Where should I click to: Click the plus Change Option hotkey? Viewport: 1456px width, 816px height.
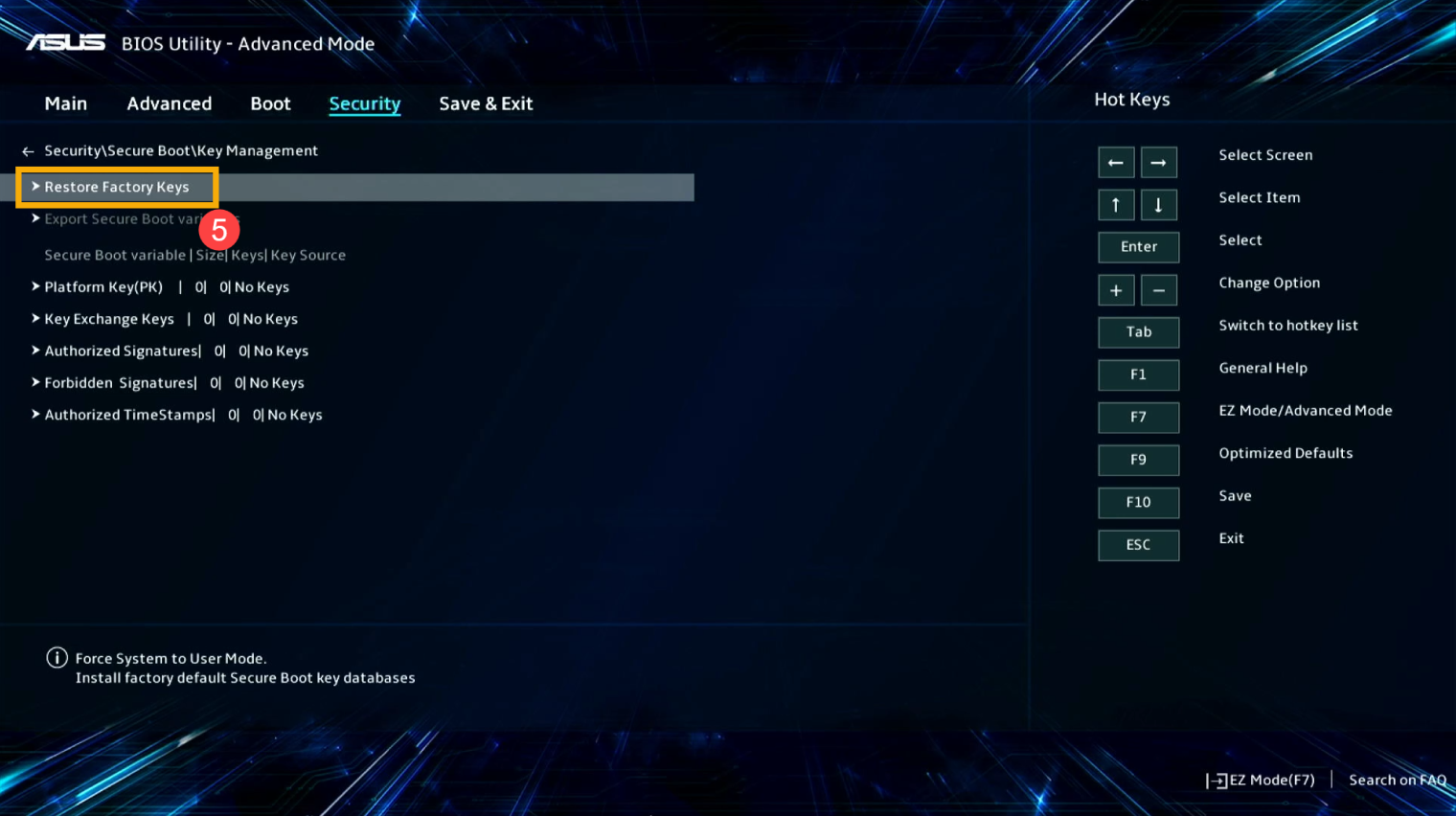1115,289
